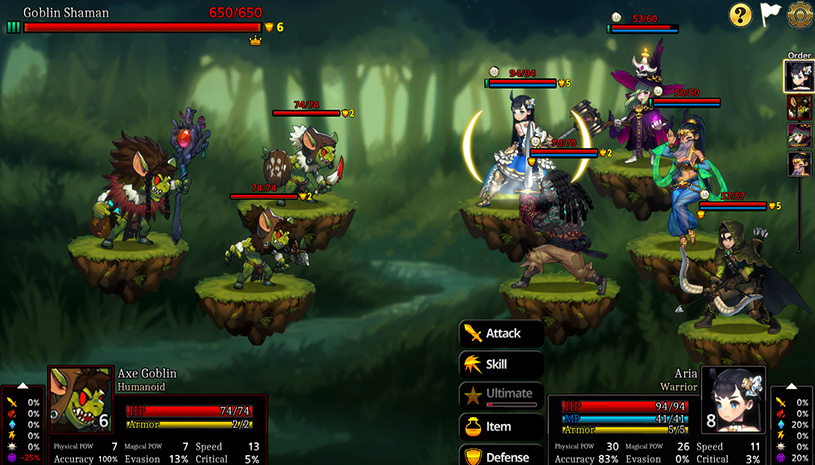Open settings with the gear icon

coord(800,14)
